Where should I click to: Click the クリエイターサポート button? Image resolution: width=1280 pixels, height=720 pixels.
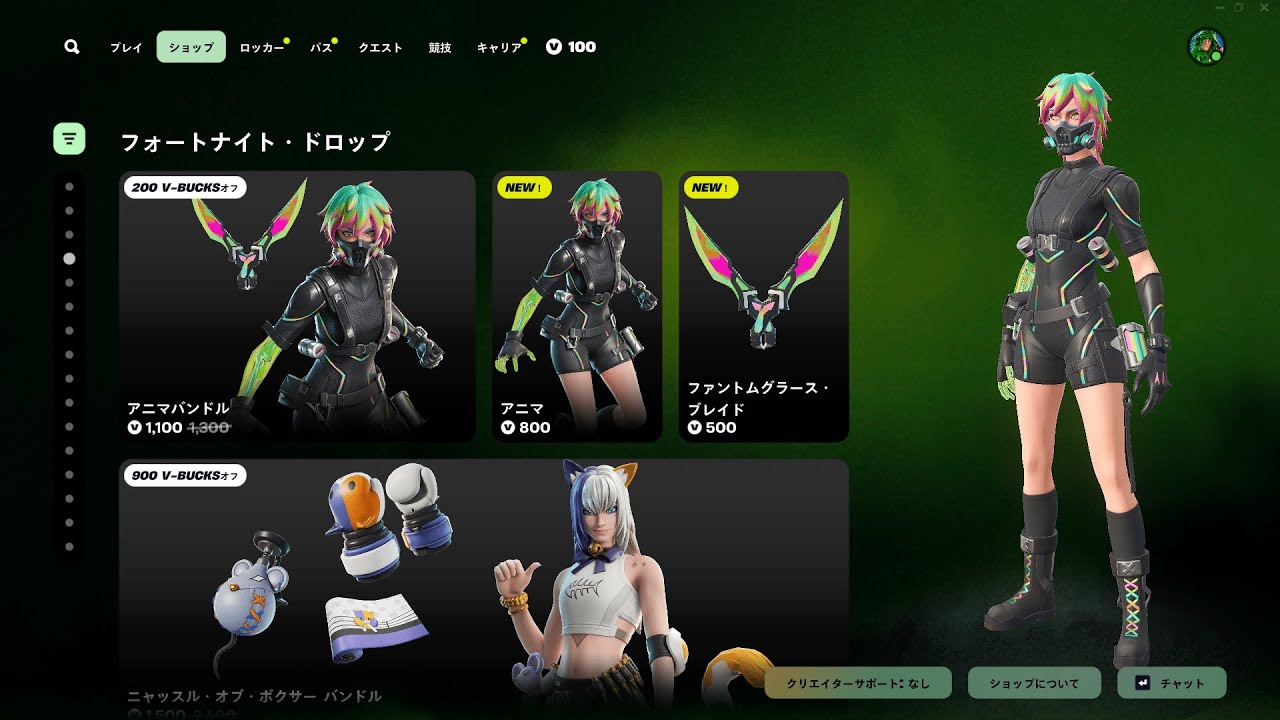tap(858, 683)
